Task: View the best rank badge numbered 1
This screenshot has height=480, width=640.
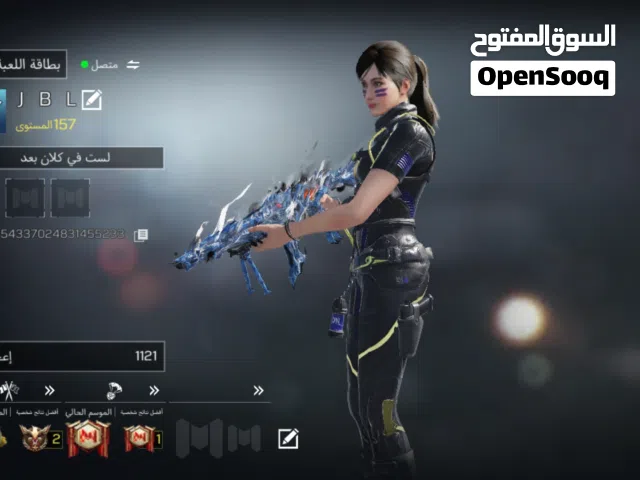Action: tap(140, 438)
